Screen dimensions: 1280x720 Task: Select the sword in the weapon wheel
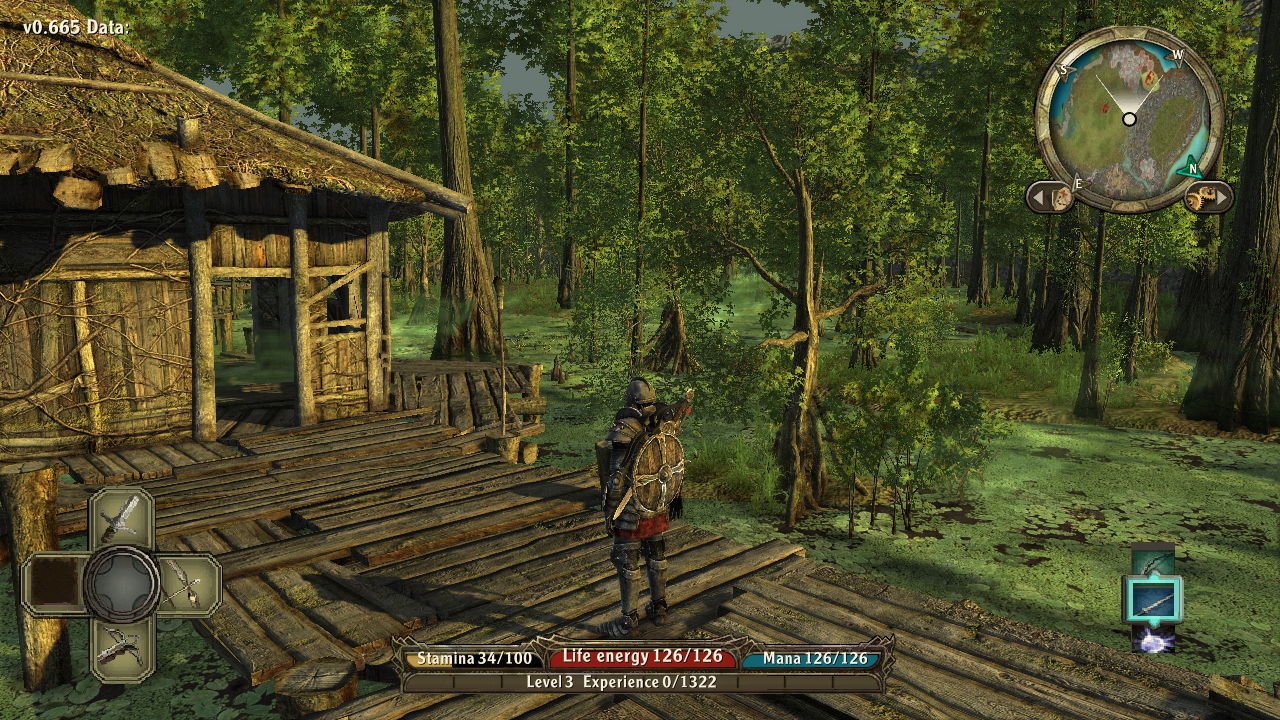(121, 518)
